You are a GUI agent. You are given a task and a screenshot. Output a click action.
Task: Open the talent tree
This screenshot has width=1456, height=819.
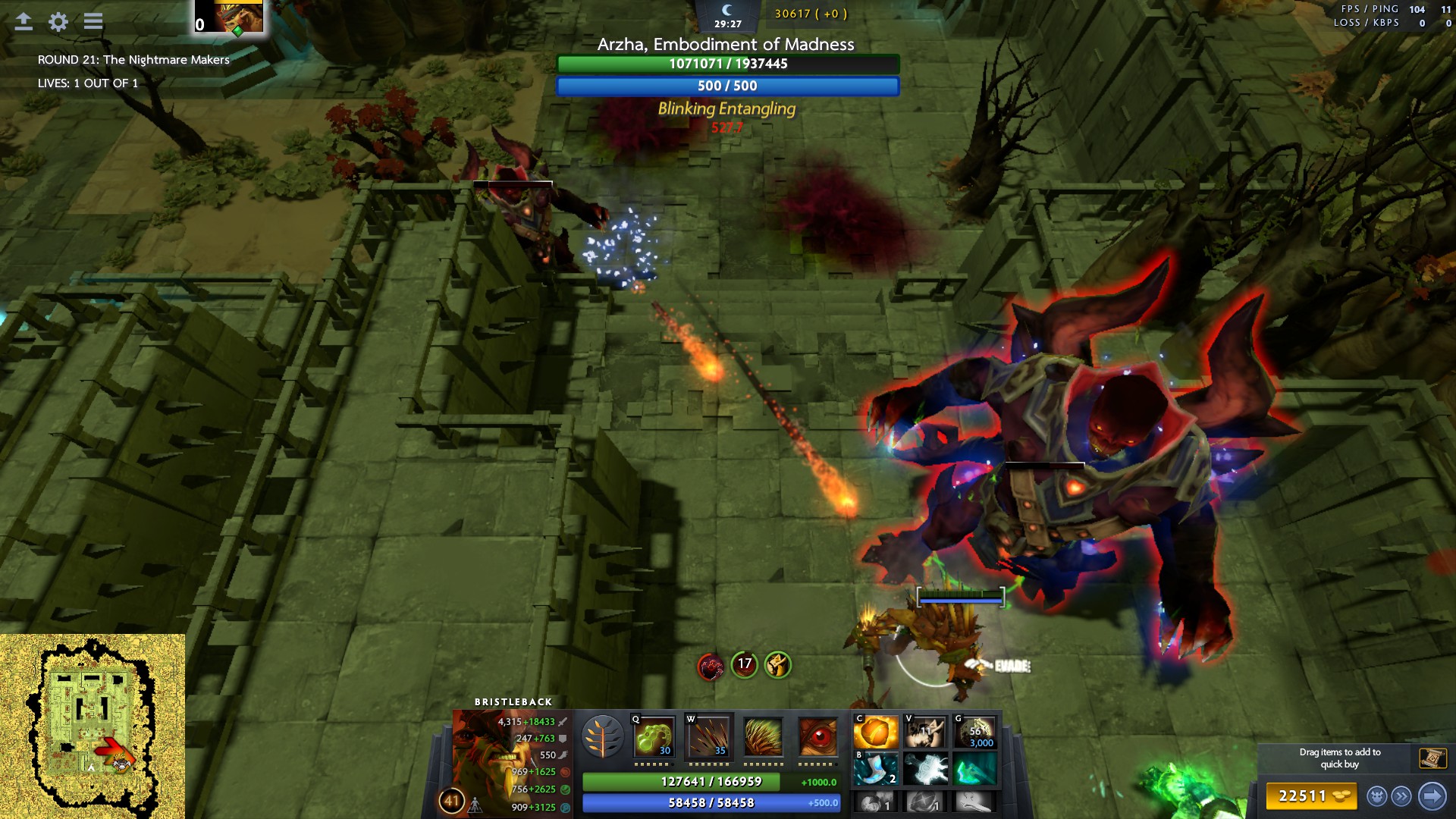[x=603, y=736]
